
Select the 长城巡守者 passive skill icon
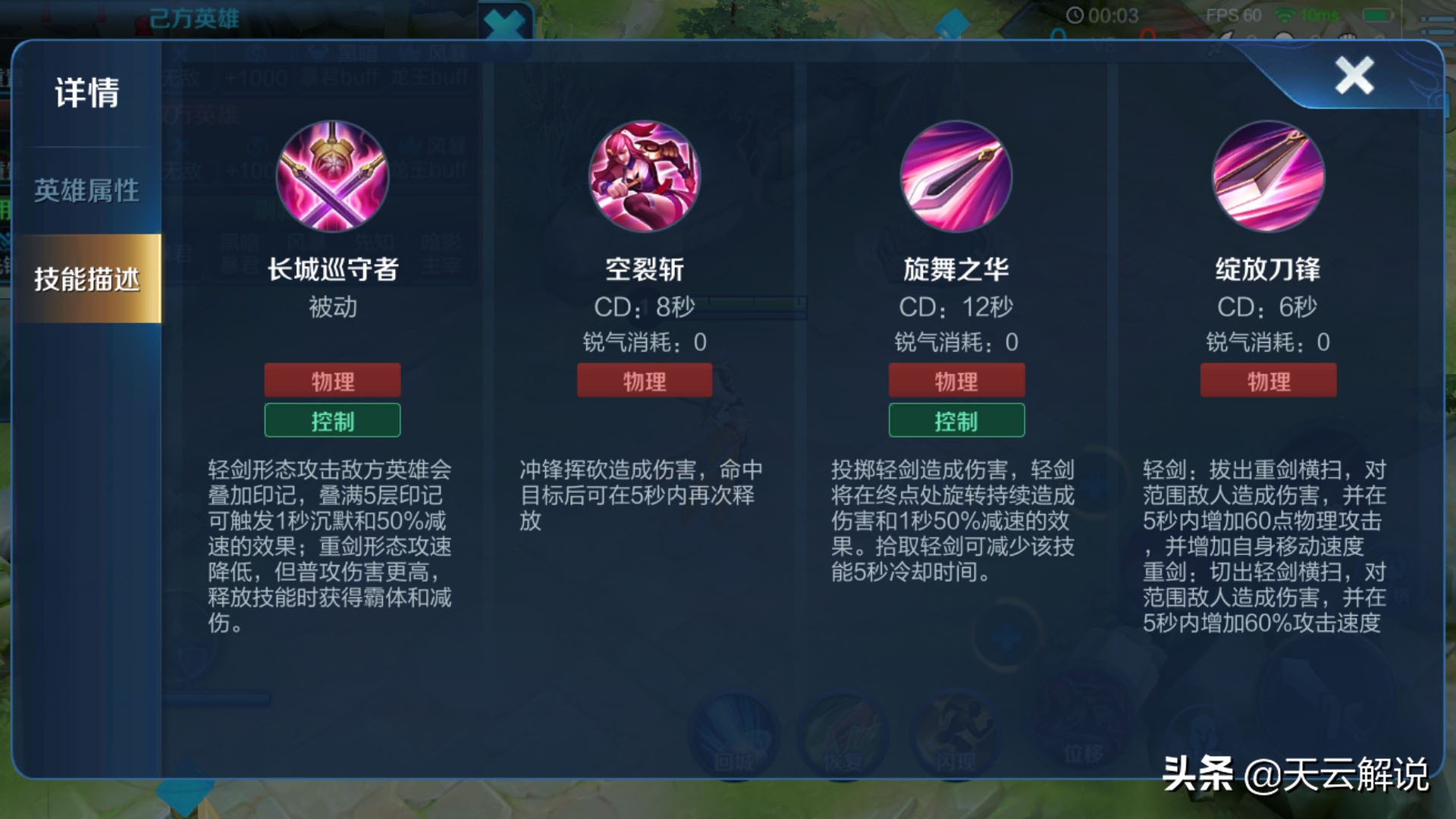coord(332,177)
